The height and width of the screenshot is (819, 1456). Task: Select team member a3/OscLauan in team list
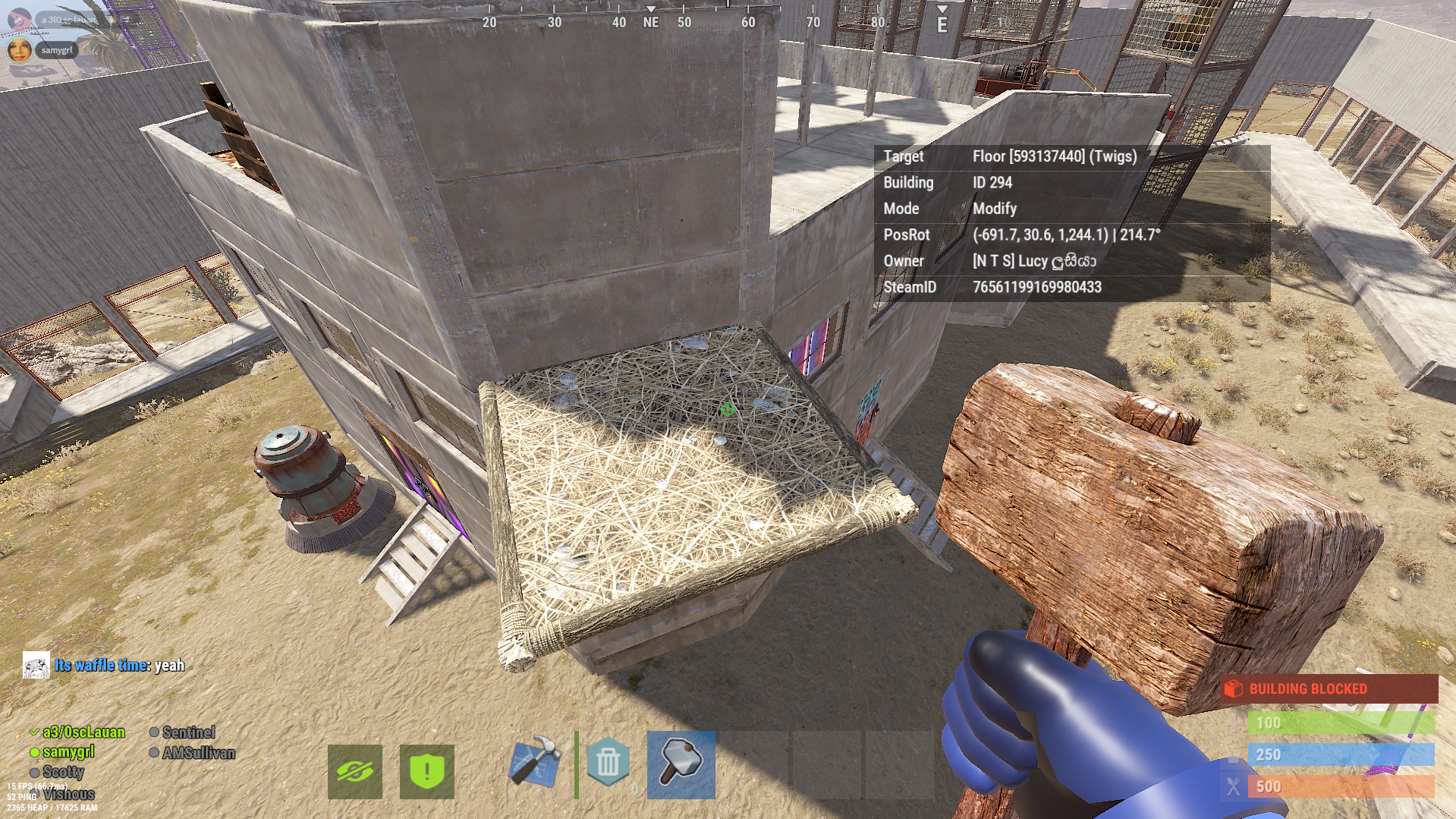tap(83, 732)
